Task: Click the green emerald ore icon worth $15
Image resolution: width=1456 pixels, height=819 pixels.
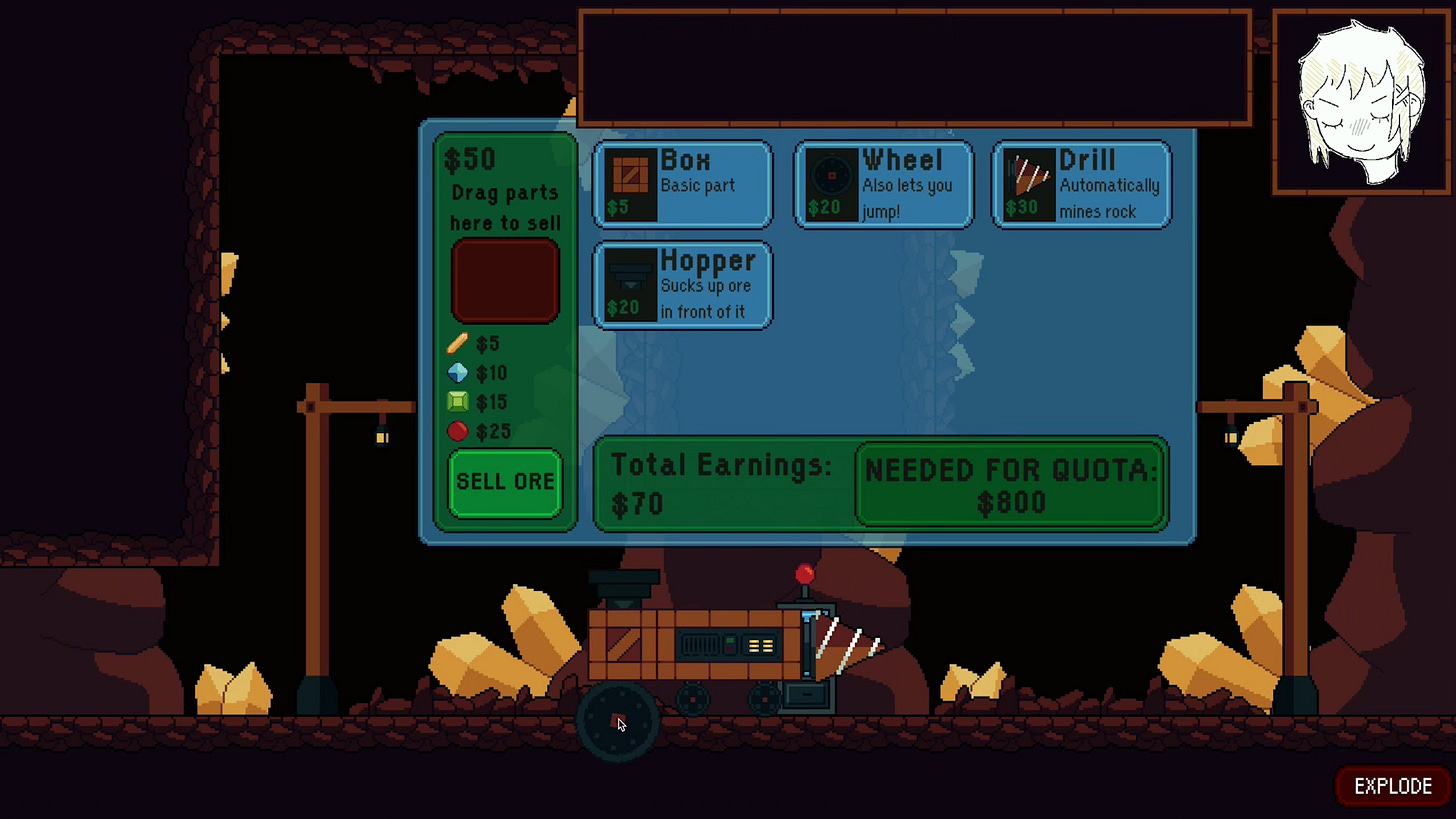Action: (x=457, y=402)
